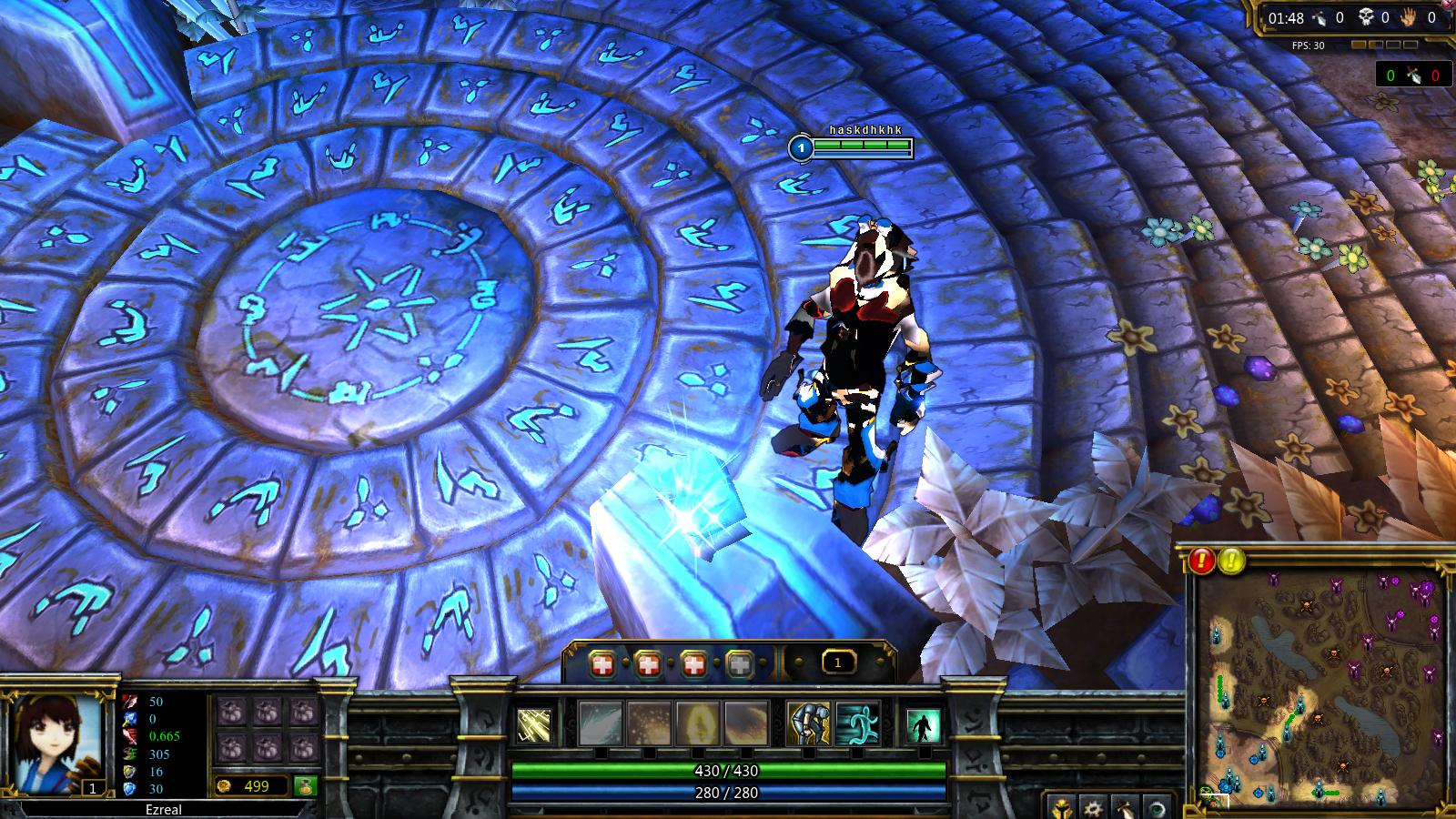Image resolution: width=1456 pixels, height=819 pixels.
Task: Click the greyed-out plus button for ultimate
Action: click(x=740, y=665)
